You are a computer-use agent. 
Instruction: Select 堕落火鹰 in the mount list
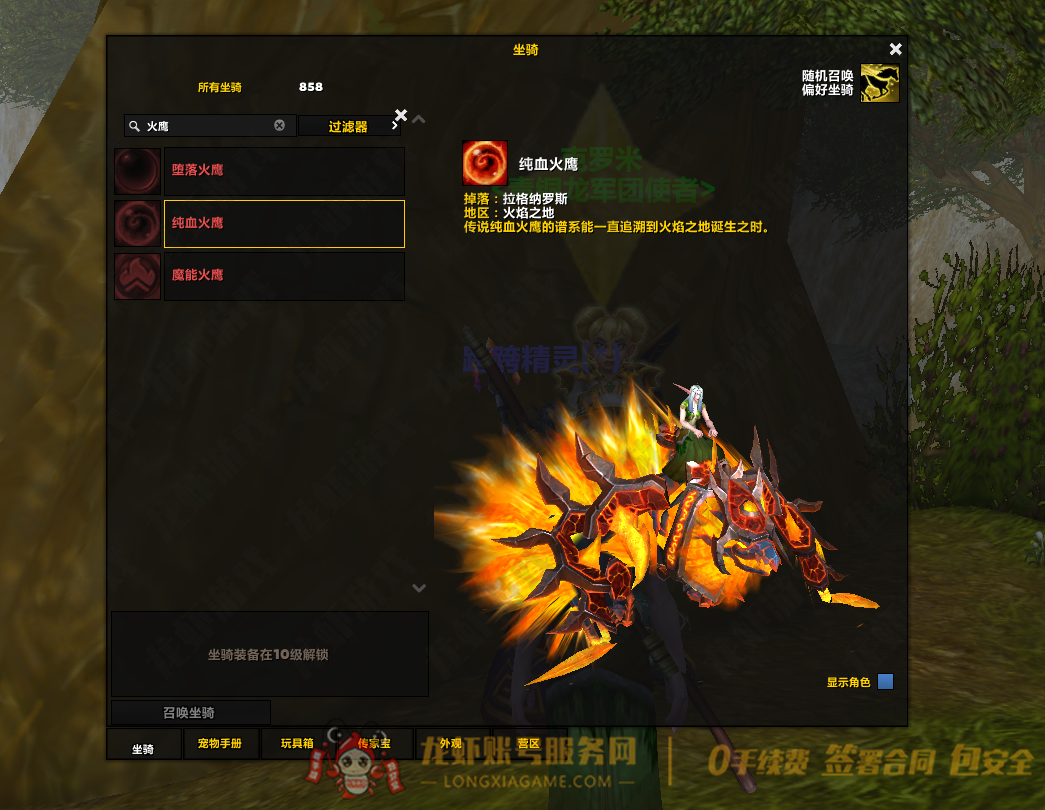[x=284, y=171]
